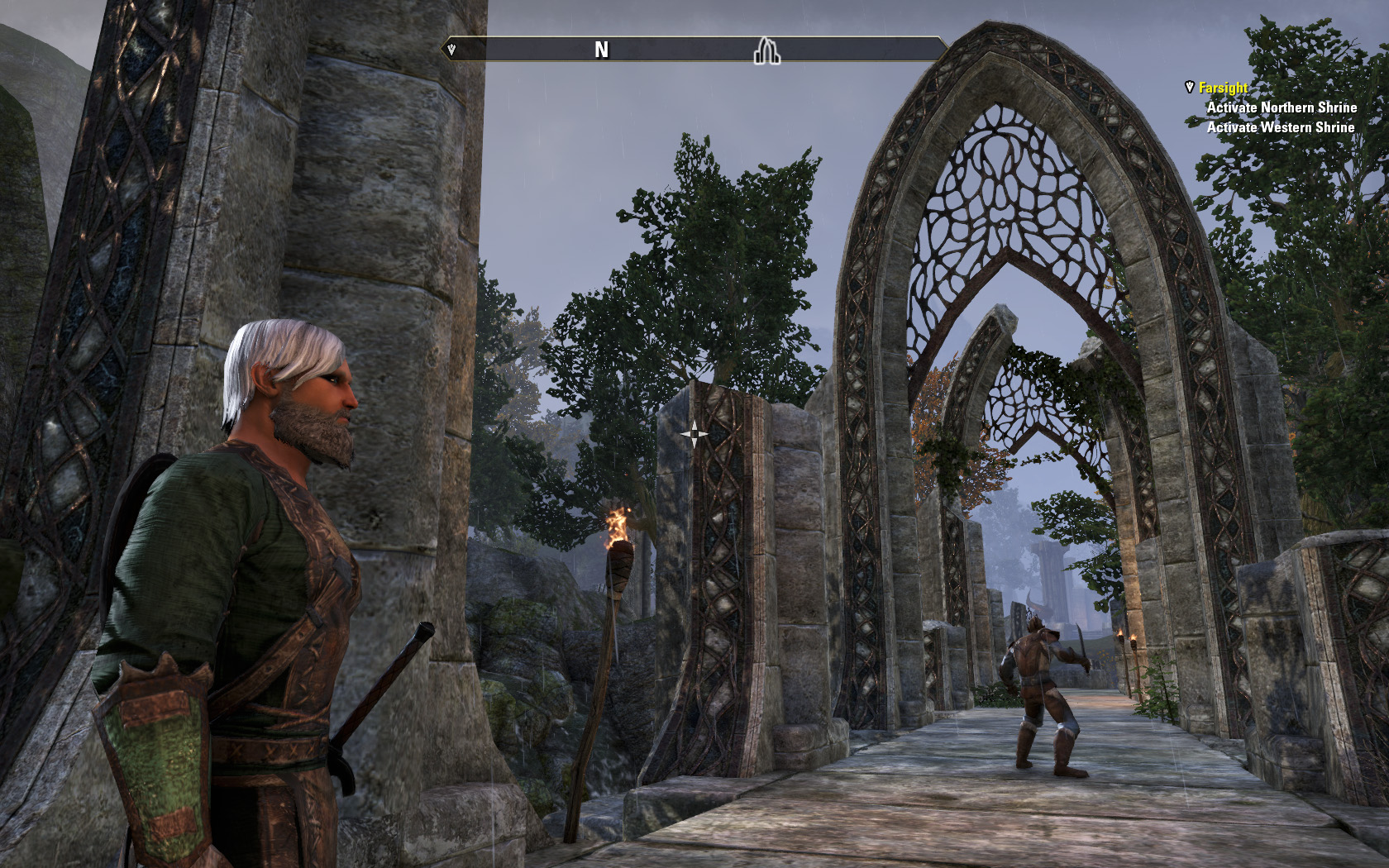1389x868 pixels.
Task: Click the Activate Western Shrine objective
Action: click(x=1280, y=127)
